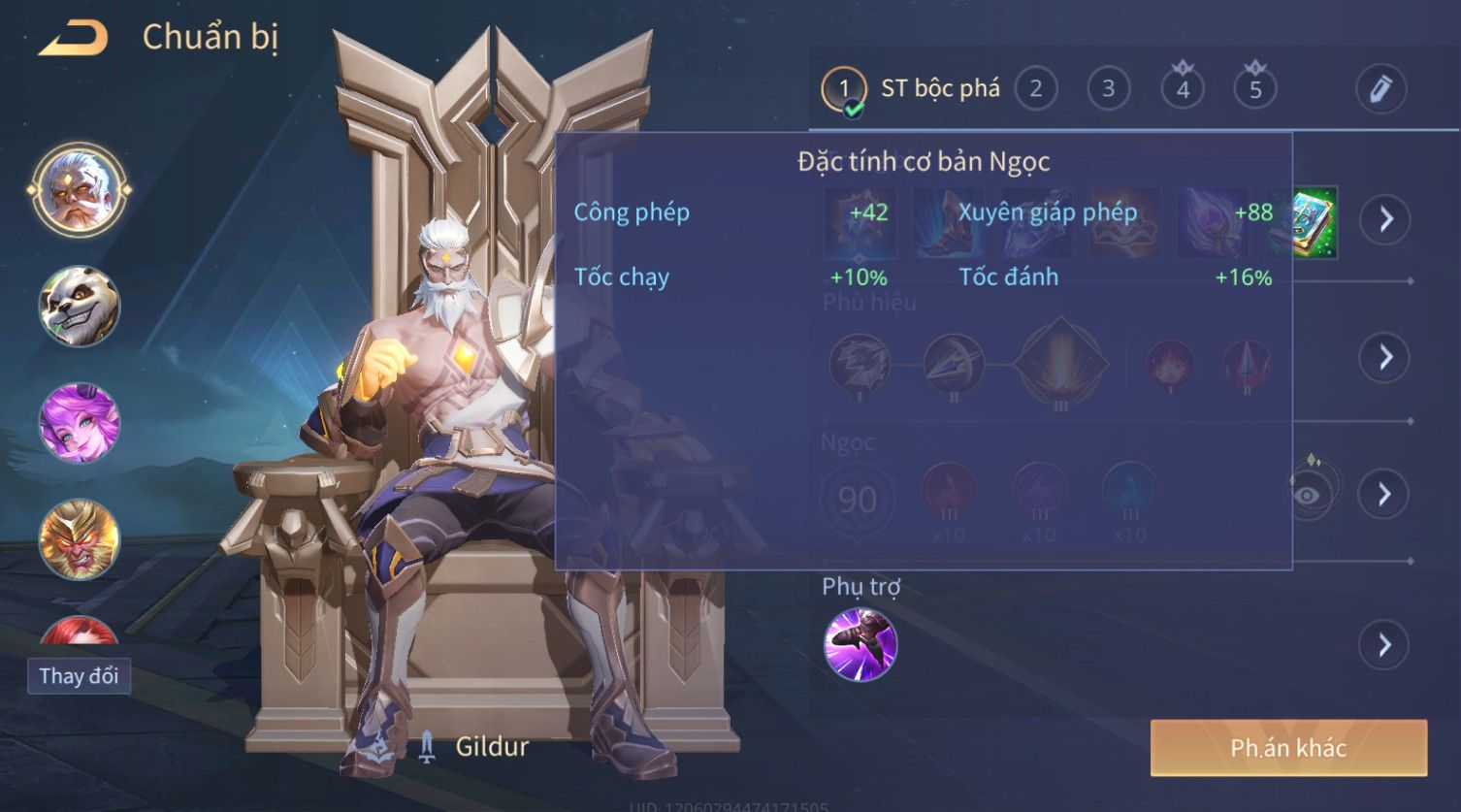Open the Phụ trợ selection arrow
Image resolution: width=1461 pixels, height=812 pixels.
point(1384,645)
